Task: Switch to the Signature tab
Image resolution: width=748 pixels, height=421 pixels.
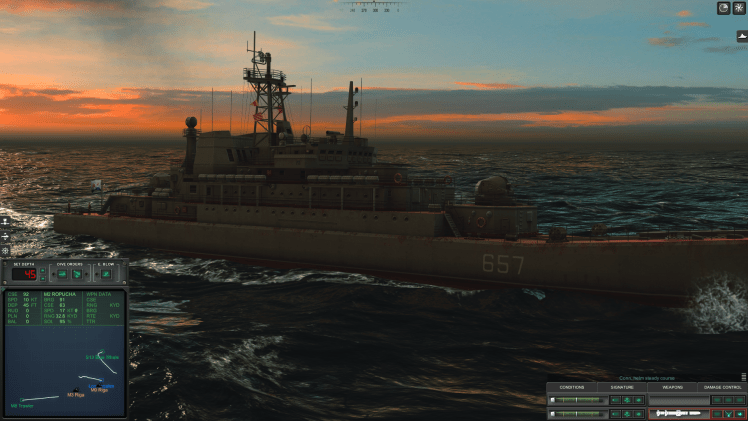Action: pyautogui.click(x=622, y=387)
